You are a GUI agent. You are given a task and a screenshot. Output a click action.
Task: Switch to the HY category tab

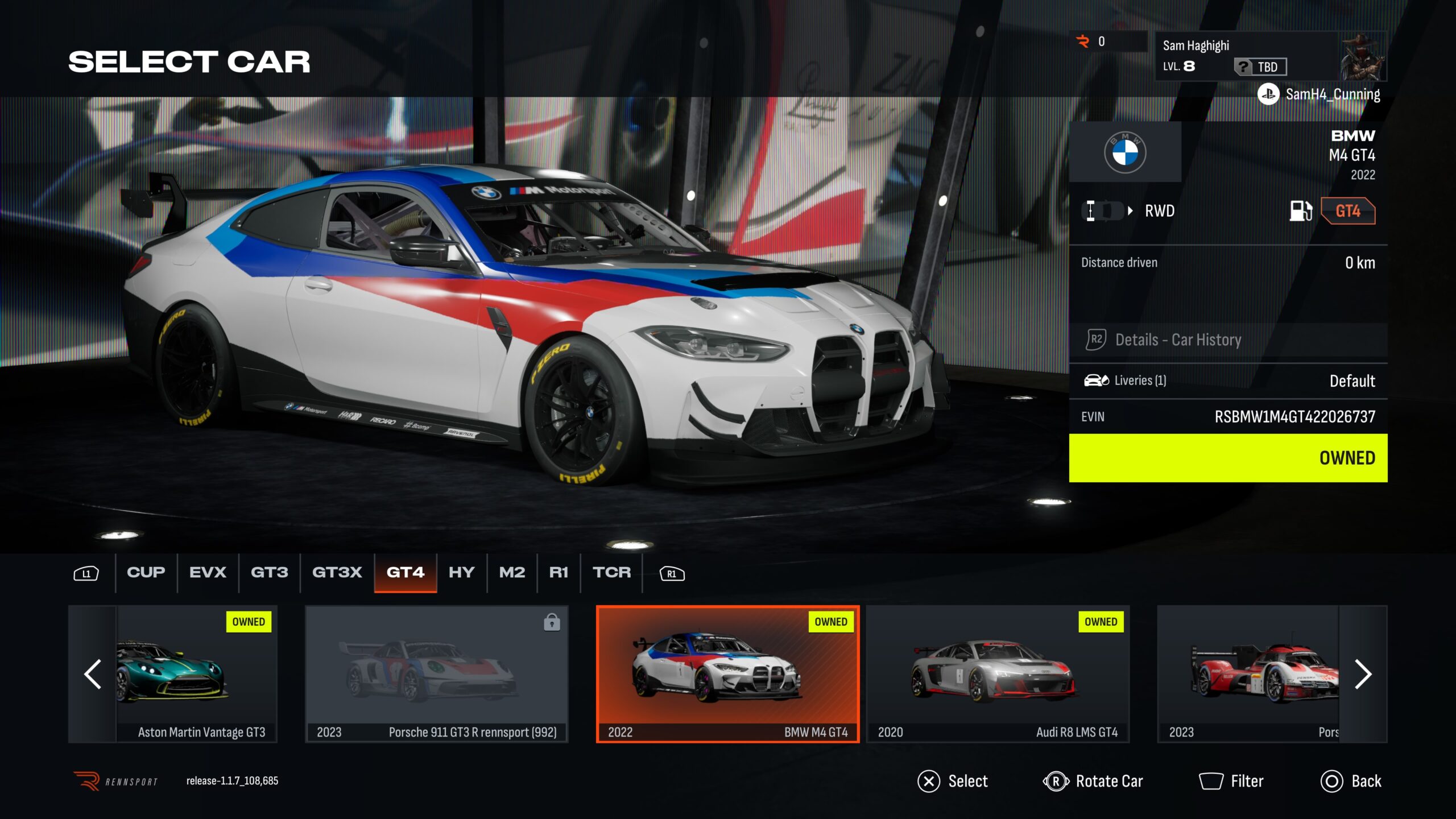(461, 572)
